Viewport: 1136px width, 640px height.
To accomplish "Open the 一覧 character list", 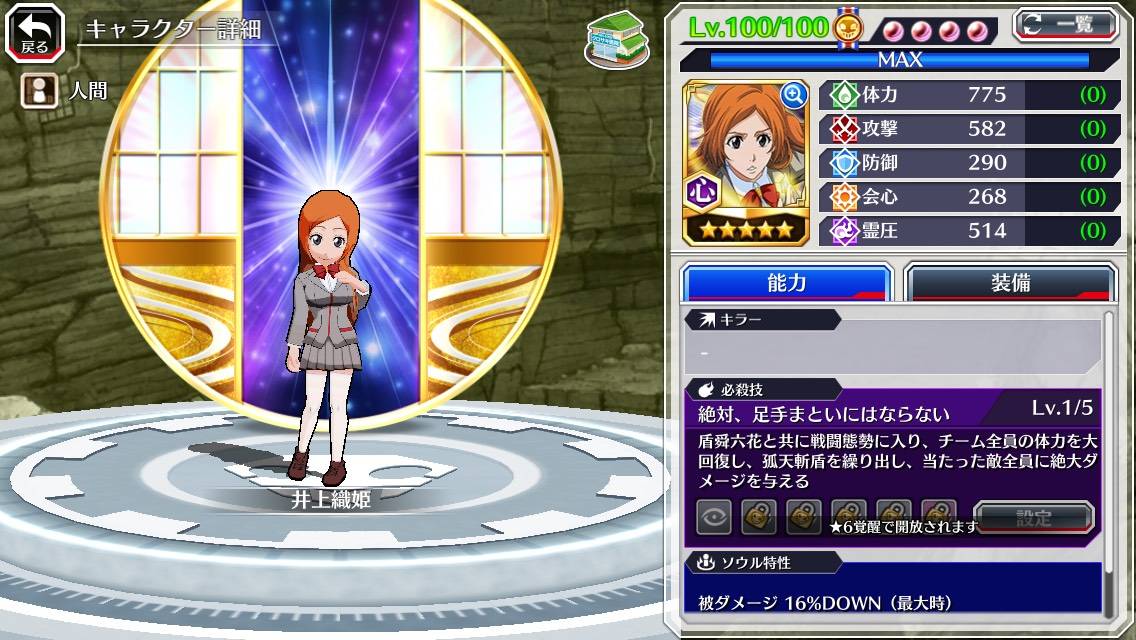I will pos(1064,24).
